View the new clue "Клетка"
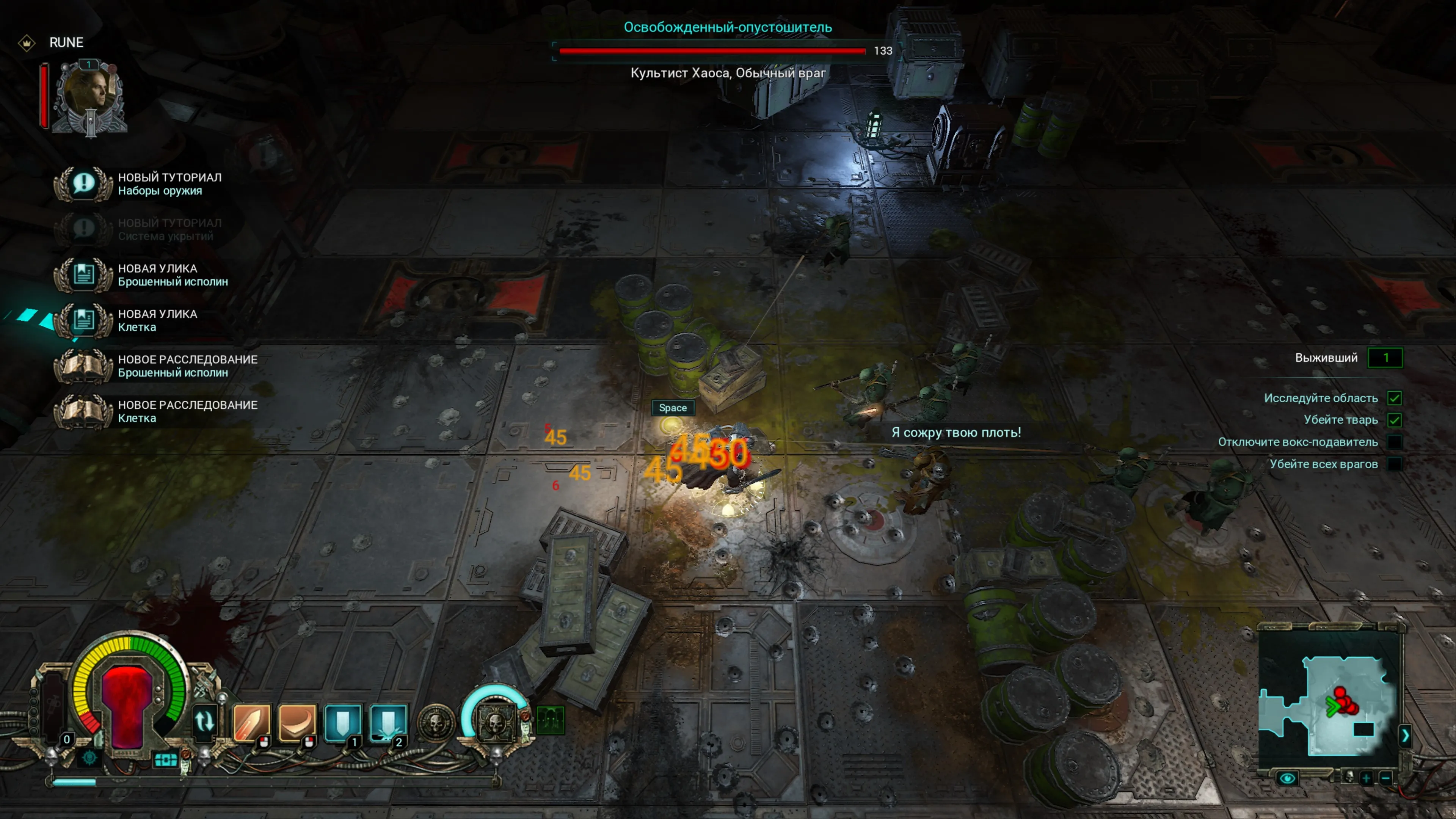This screenshot has width=1456, height=819. click(x=84, y=320)
